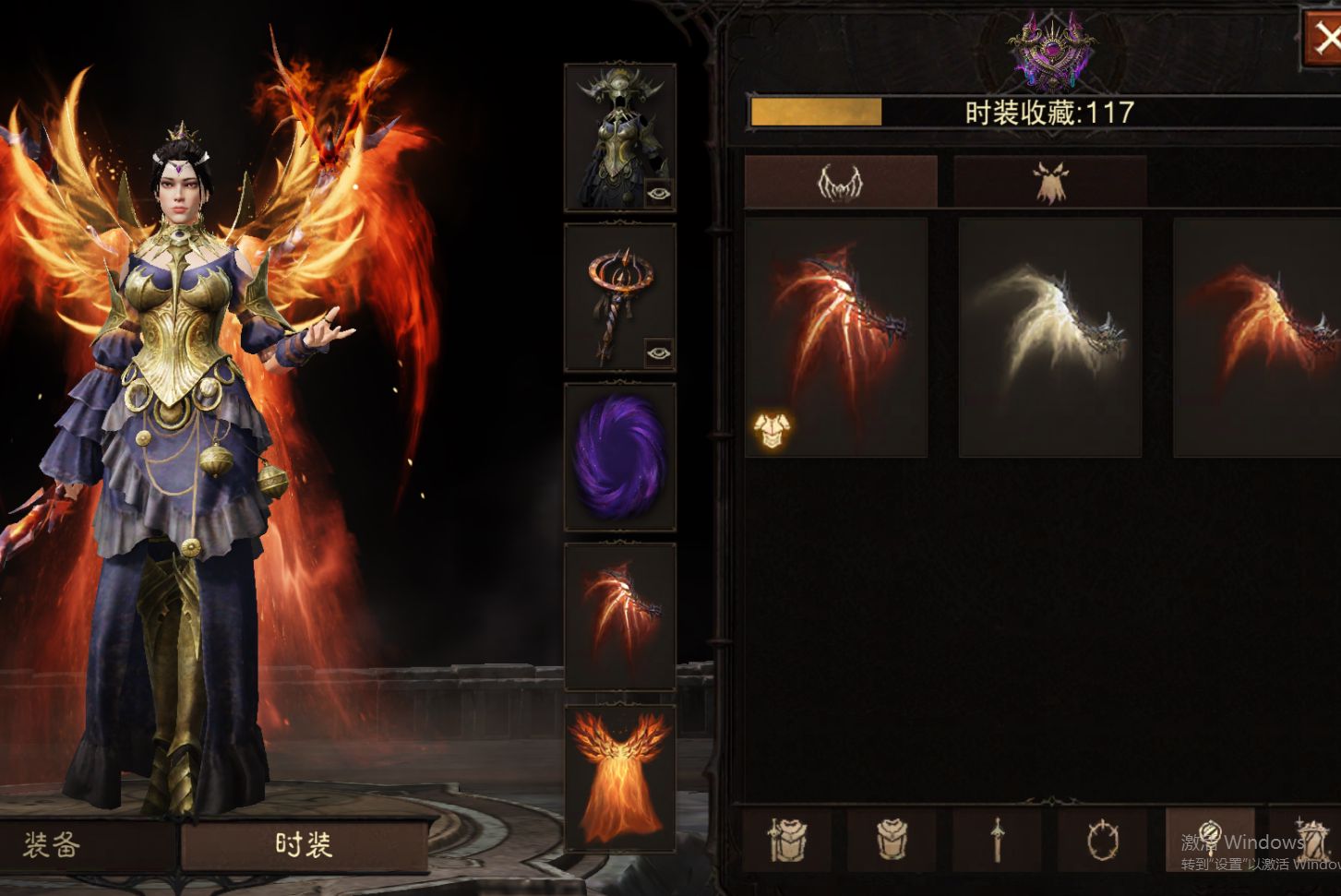Viewport: 1341px width, 896px height.
Task: Open the chest armor category
Action: [892, 840]
